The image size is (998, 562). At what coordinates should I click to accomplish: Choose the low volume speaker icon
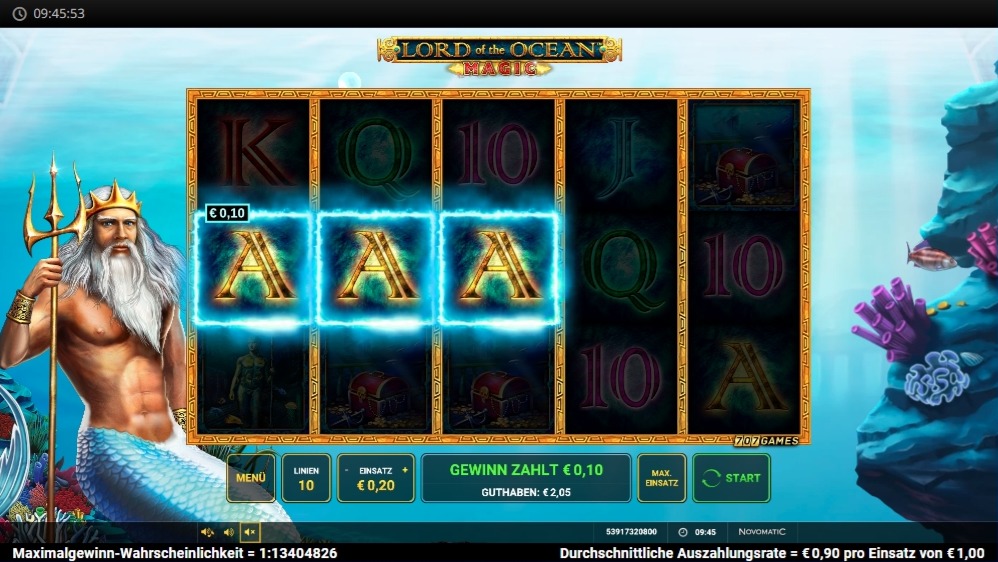(x=229, y=532)
